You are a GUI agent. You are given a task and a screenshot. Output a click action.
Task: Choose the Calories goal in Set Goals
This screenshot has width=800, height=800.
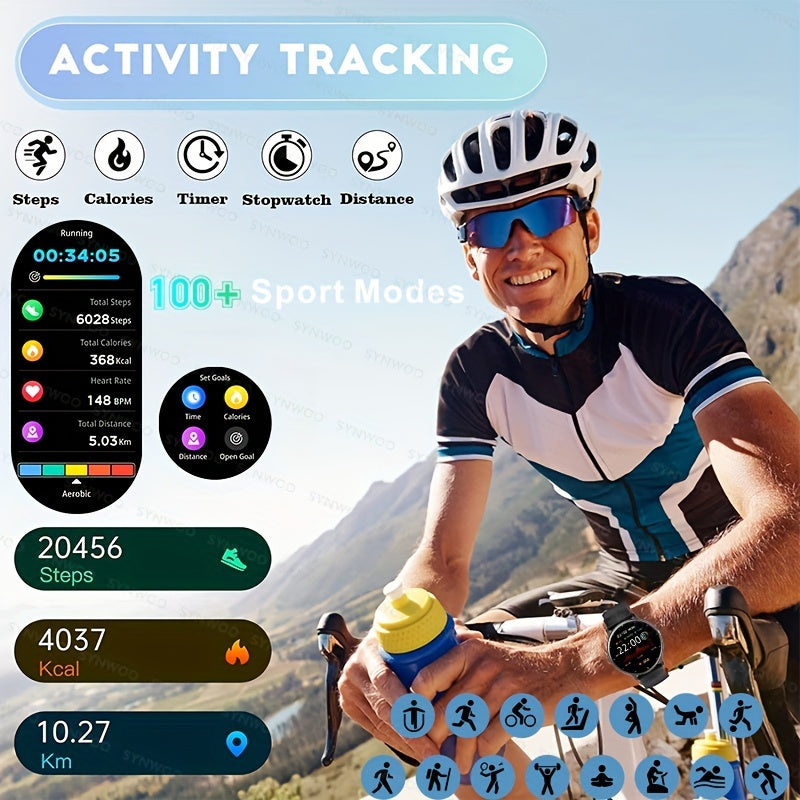236,397
